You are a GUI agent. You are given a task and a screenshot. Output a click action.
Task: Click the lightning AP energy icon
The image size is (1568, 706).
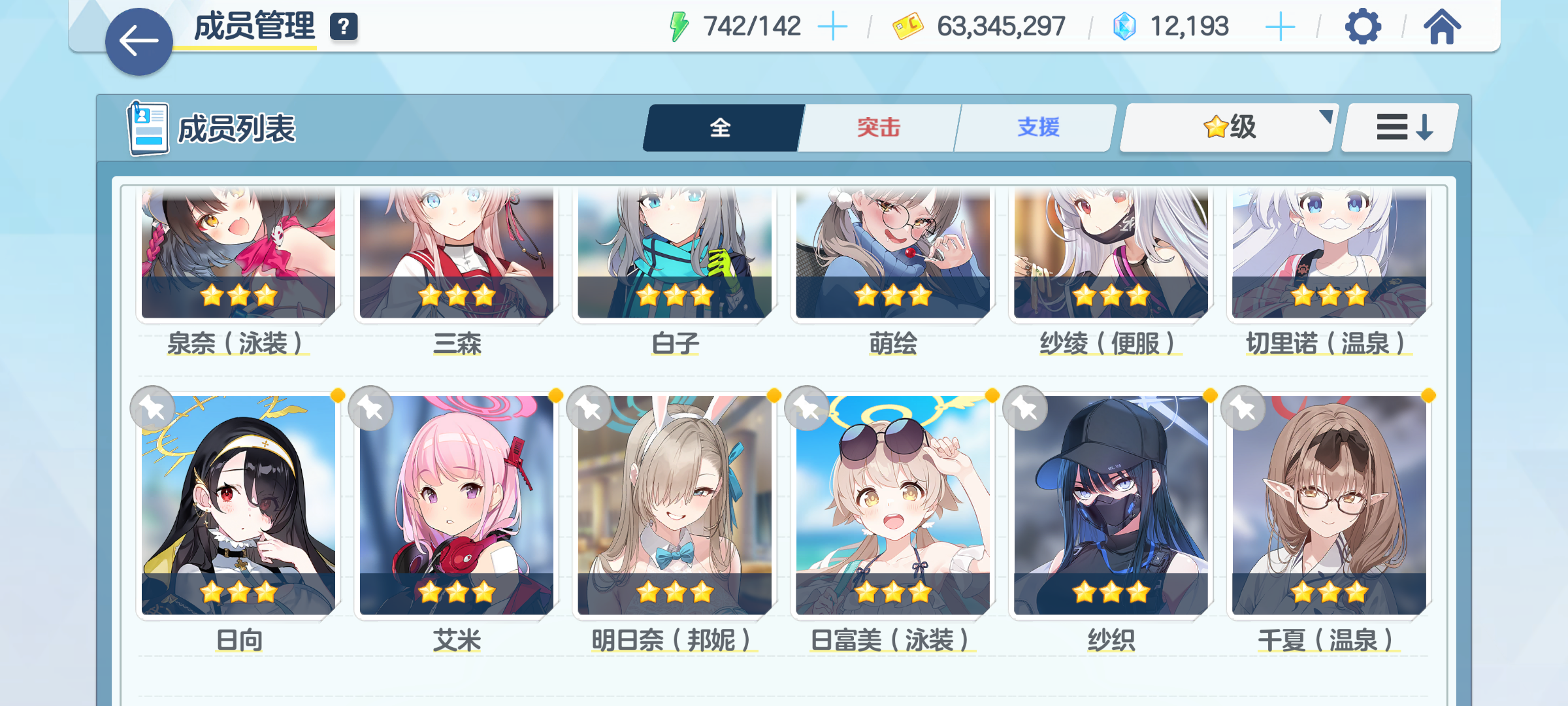pos(678,25)
